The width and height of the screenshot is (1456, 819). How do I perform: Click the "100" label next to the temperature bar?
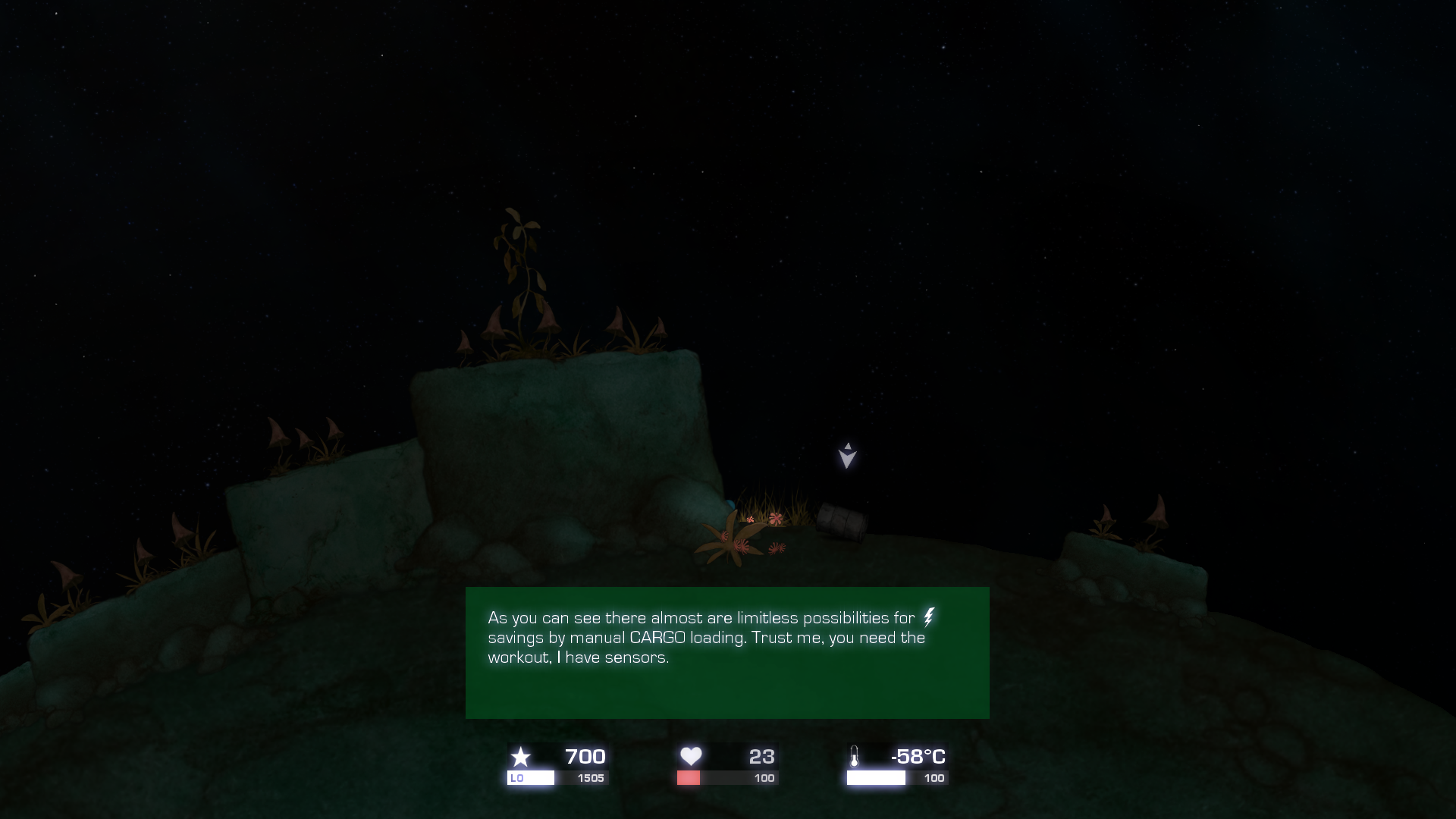[x=934, y=778]
